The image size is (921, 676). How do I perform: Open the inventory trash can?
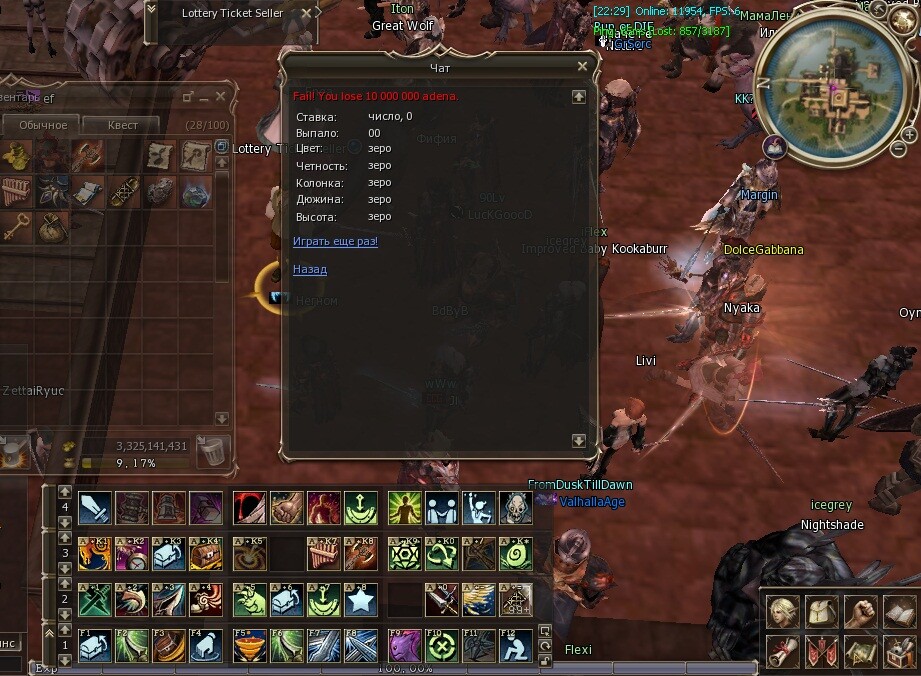tap(212, 451)
